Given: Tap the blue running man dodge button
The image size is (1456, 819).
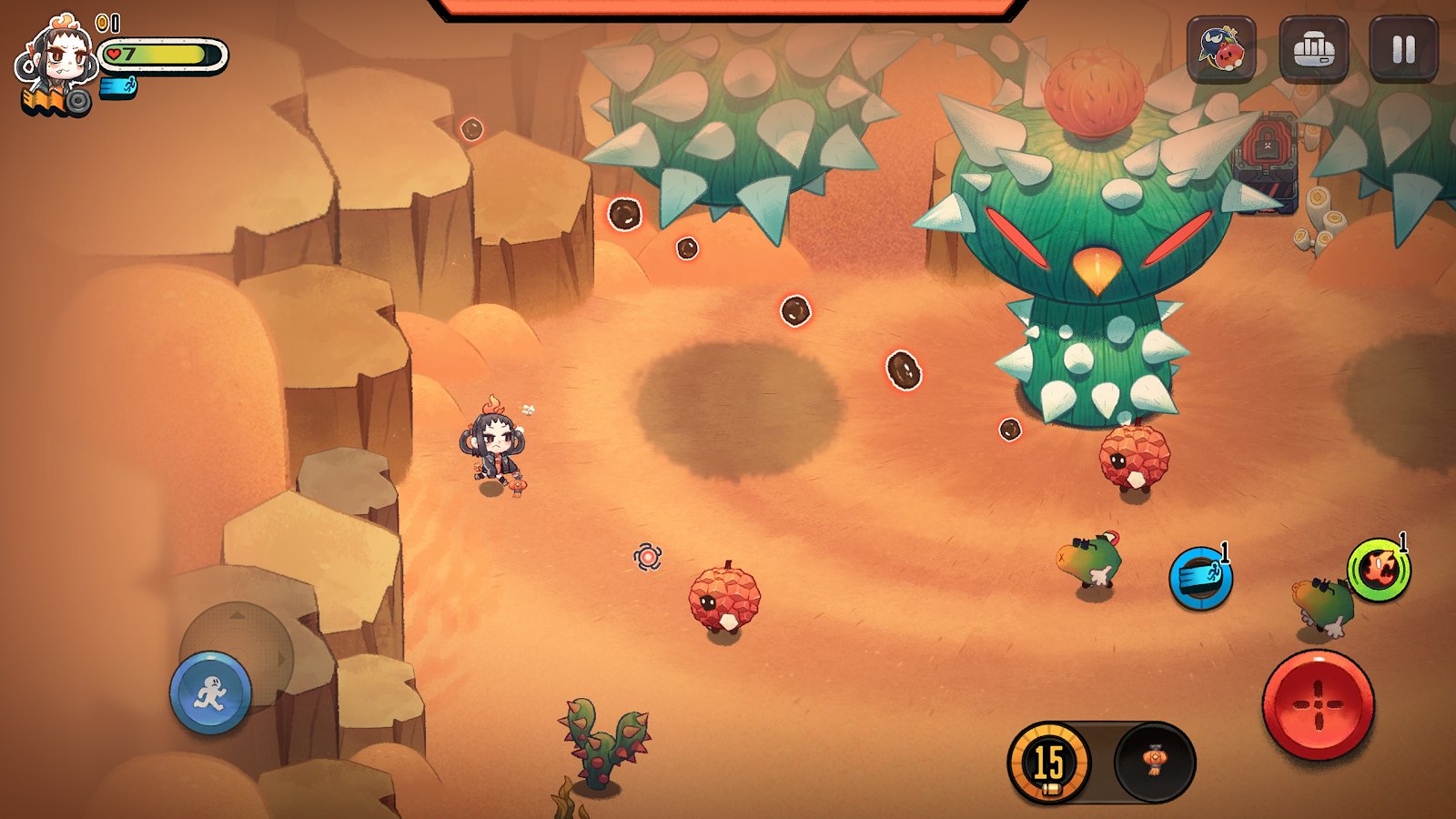Looking at the screenshot, I should (210, 693).
